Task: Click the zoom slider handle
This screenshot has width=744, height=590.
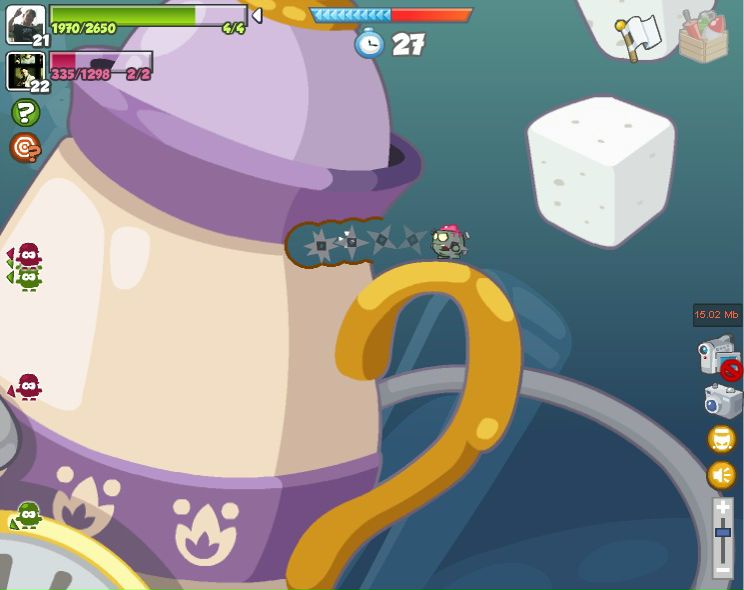Action: [723, 533]
